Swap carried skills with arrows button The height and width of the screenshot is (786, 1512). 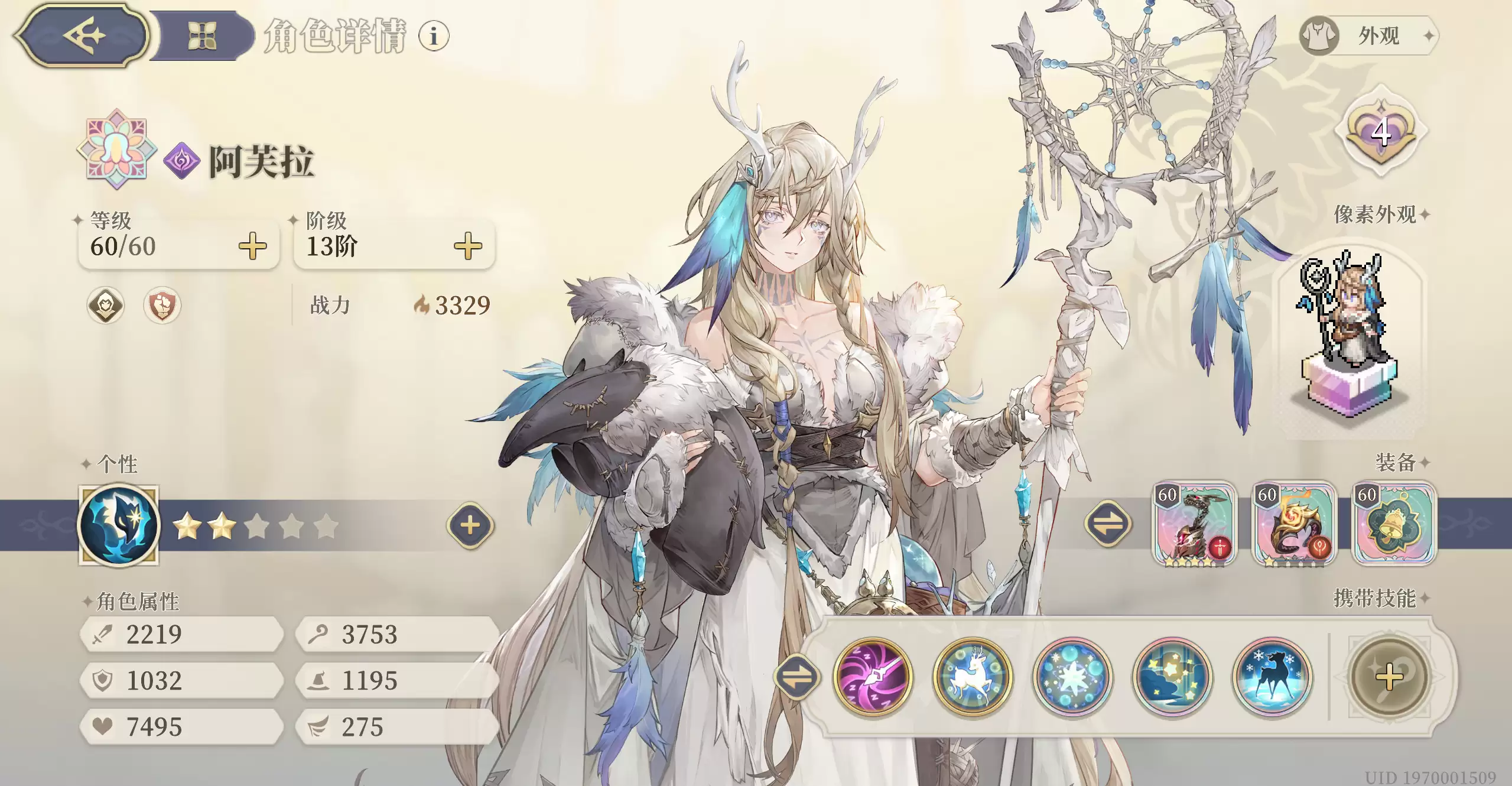797,677
